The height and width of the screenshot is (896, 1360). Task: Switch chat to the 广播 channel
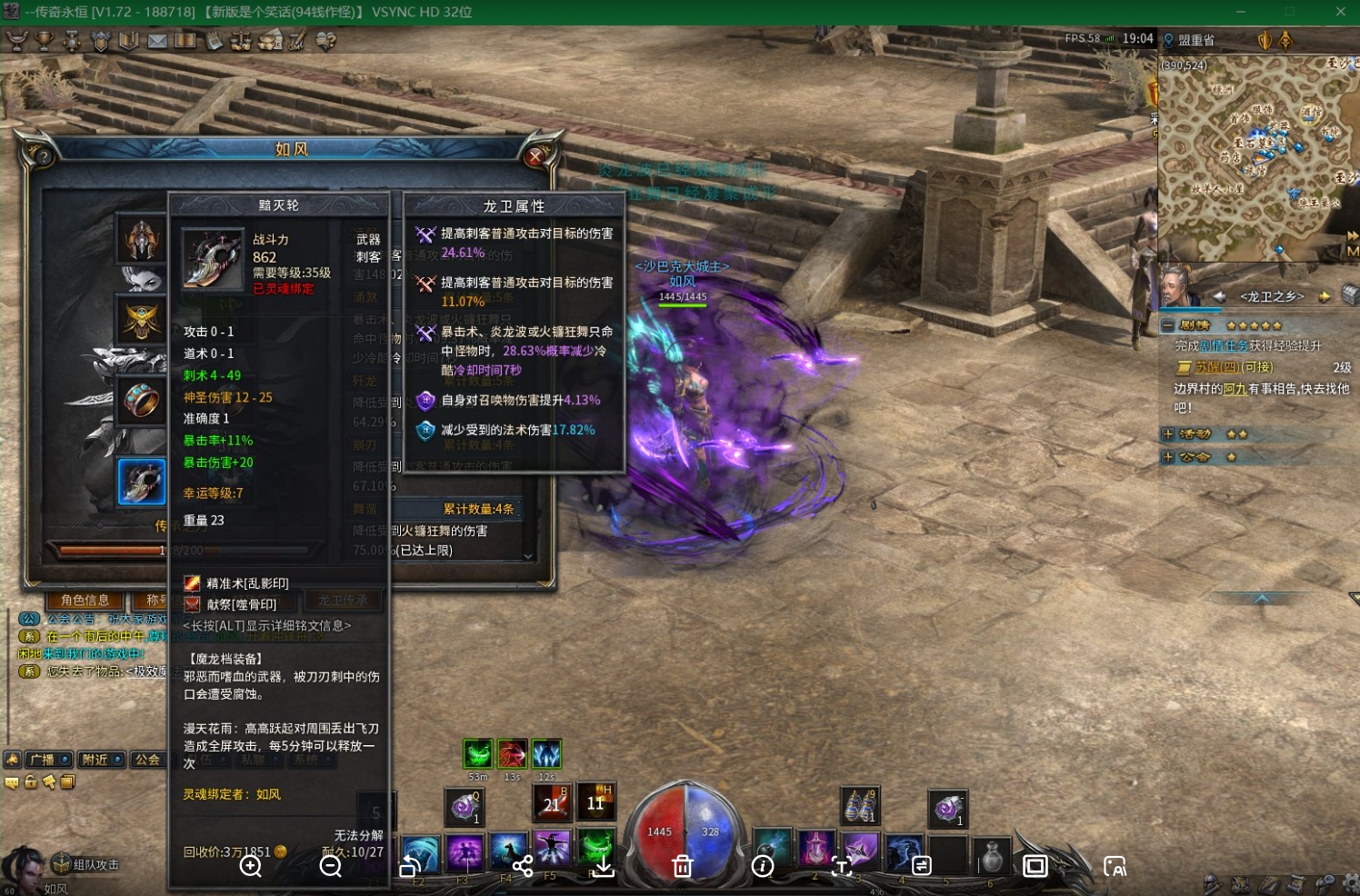43,760
